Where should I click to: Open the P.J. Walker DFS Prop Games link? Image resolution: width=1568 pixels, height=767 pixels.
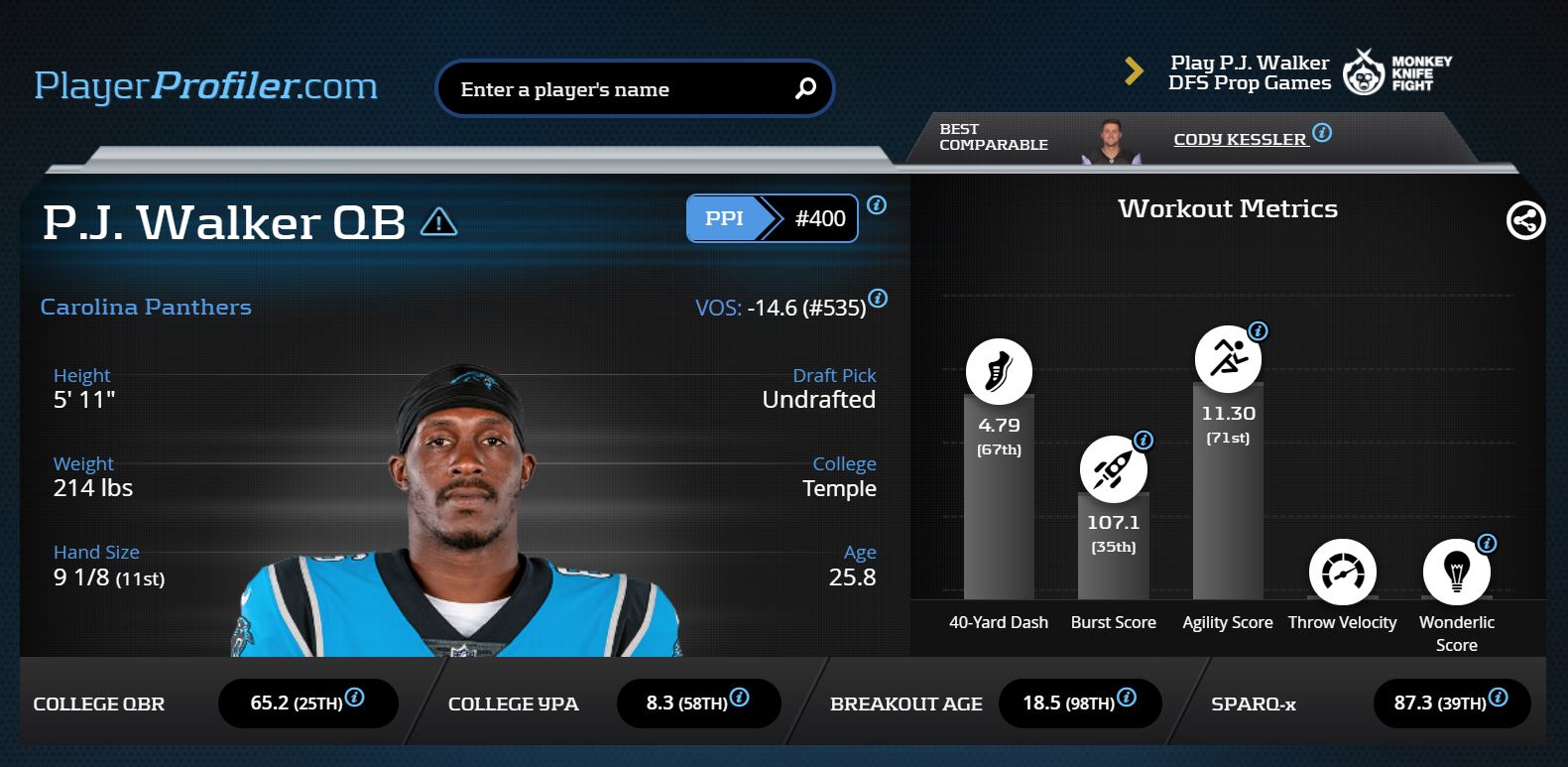coord(1249,73)
